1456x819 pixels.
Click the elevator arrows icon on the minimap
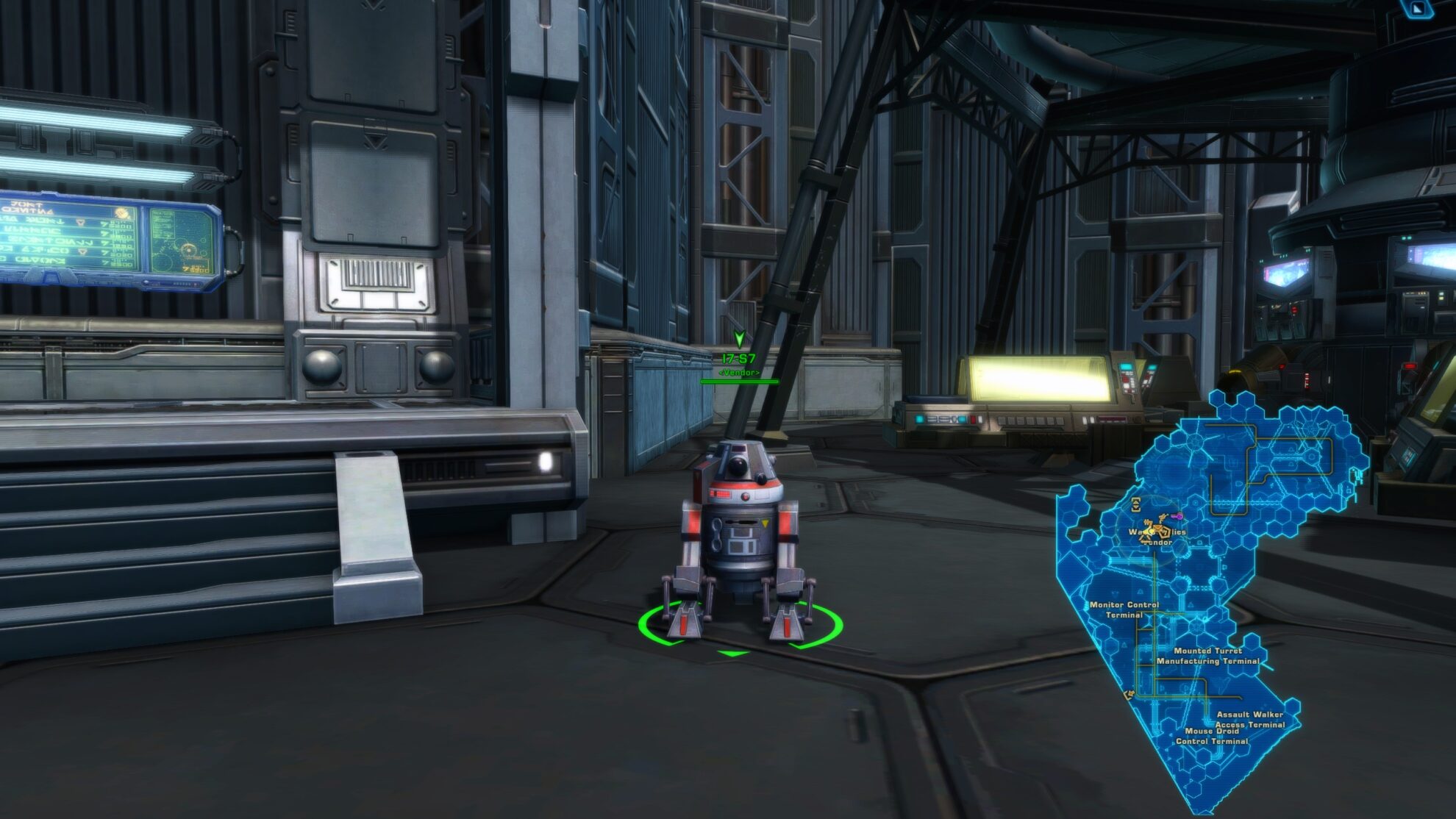pyautogui.click(x=1136, y=506)
